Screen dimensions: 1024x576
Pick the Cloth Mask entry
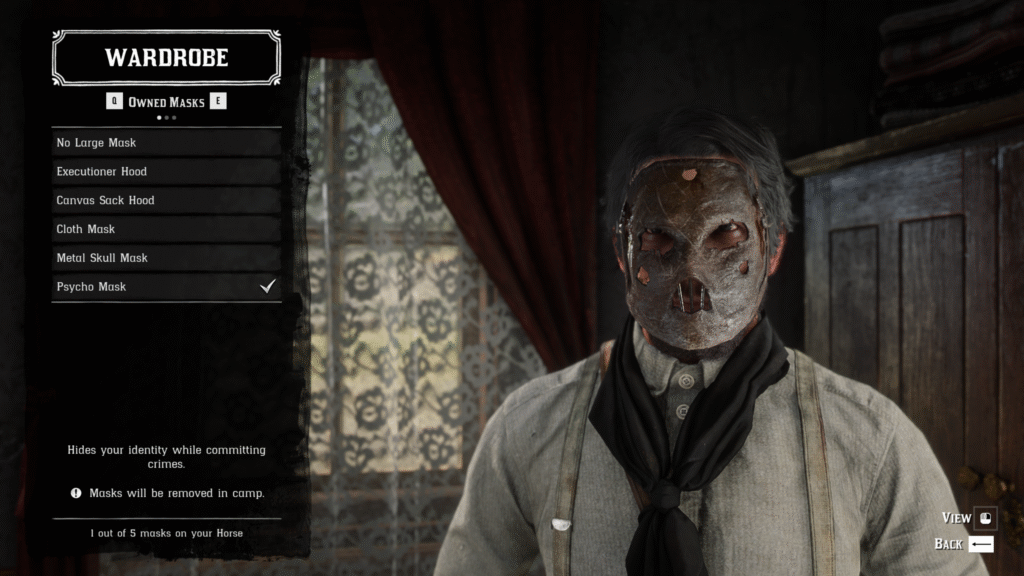click(166, 229)
